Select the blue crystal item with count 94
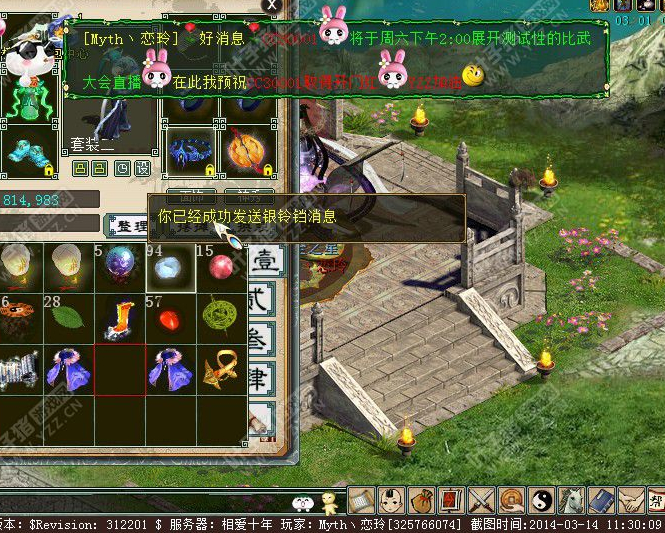 coord(170,266)
